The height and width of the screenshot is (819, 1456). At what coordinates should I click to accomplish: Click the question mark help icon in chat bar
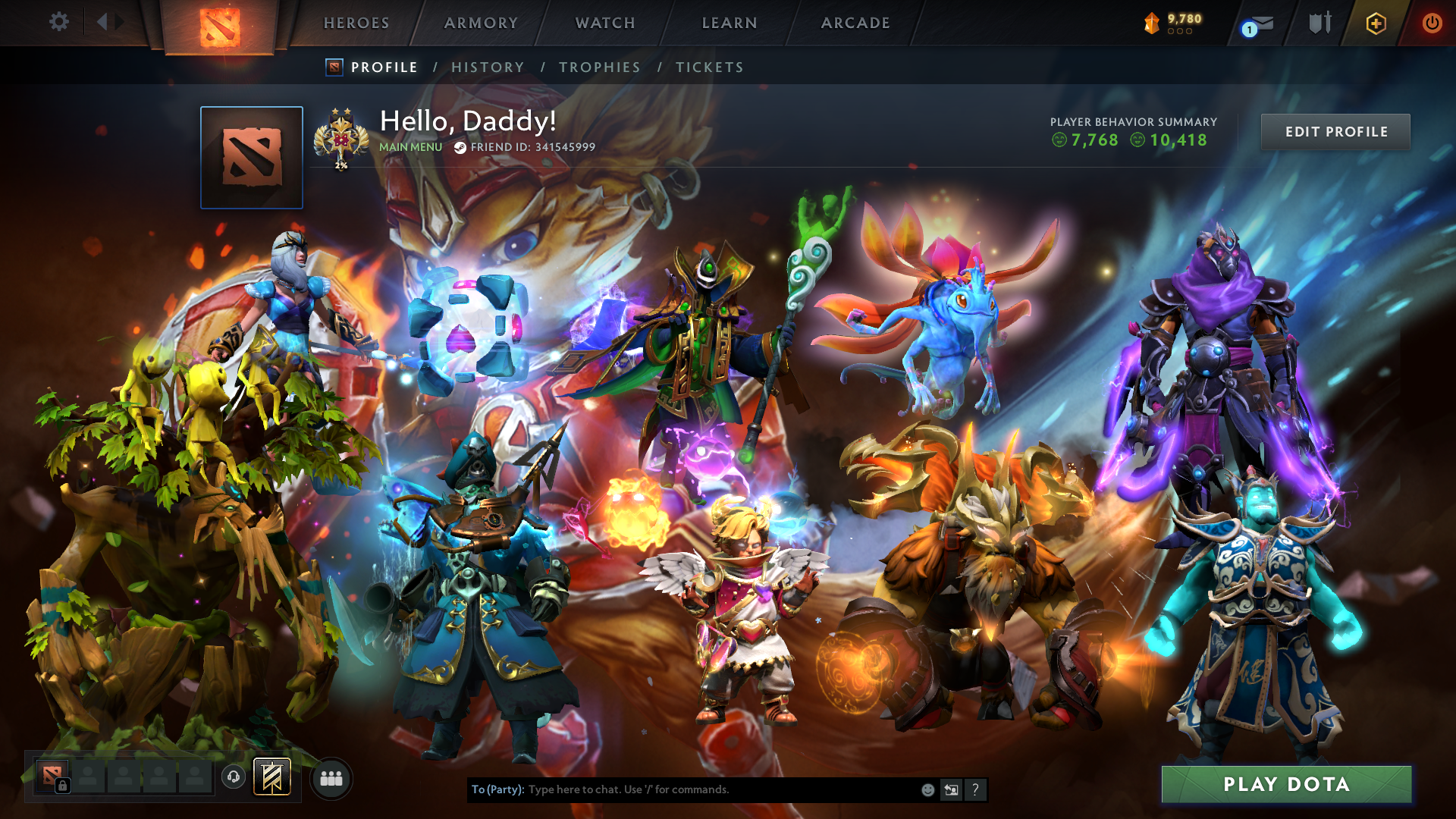[975, 789]
